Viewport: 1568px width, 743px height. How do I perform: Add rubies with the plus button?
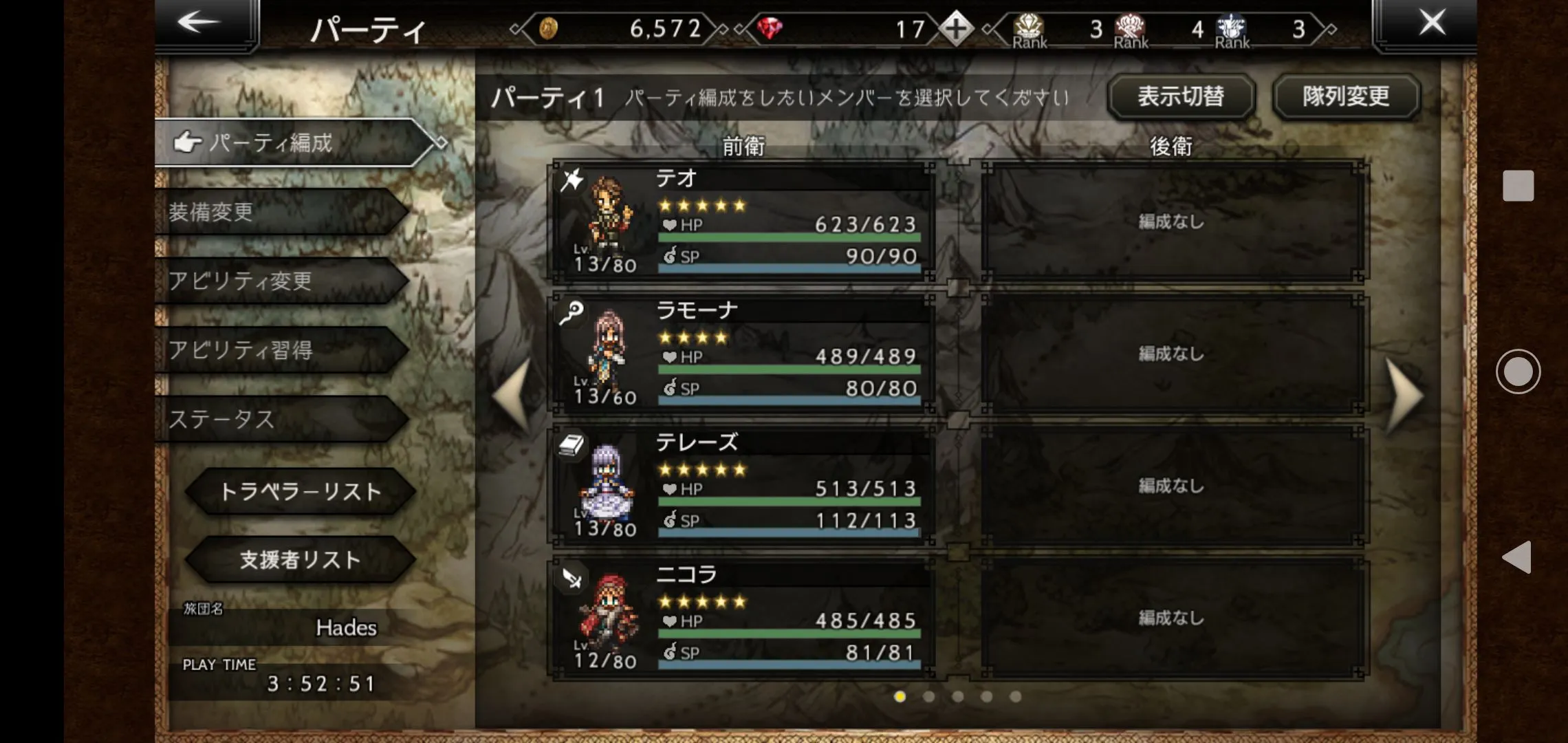(956, 29)
